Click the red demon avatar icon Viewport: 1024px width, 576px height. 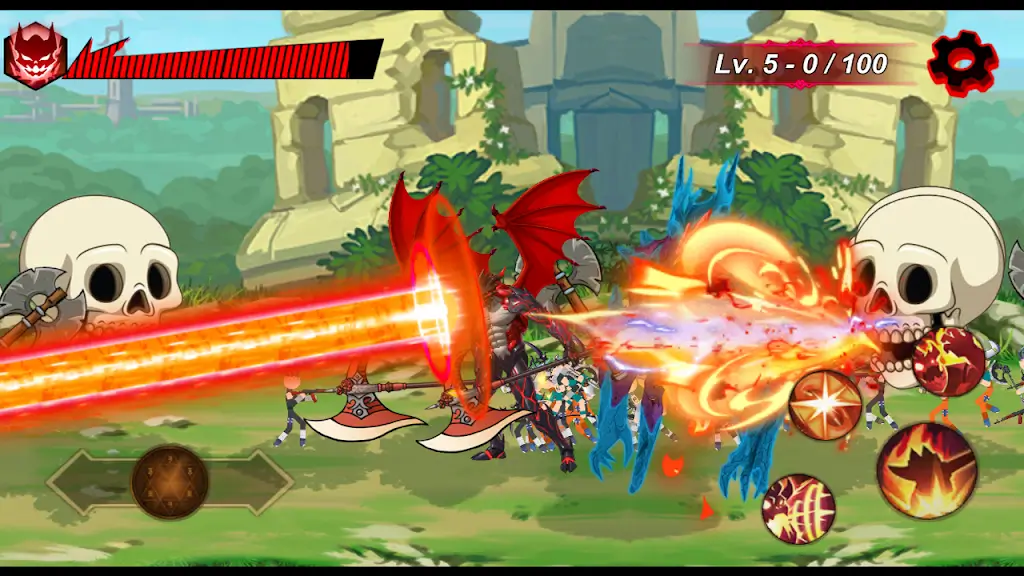pyautogui.click(x=35, y=55)
